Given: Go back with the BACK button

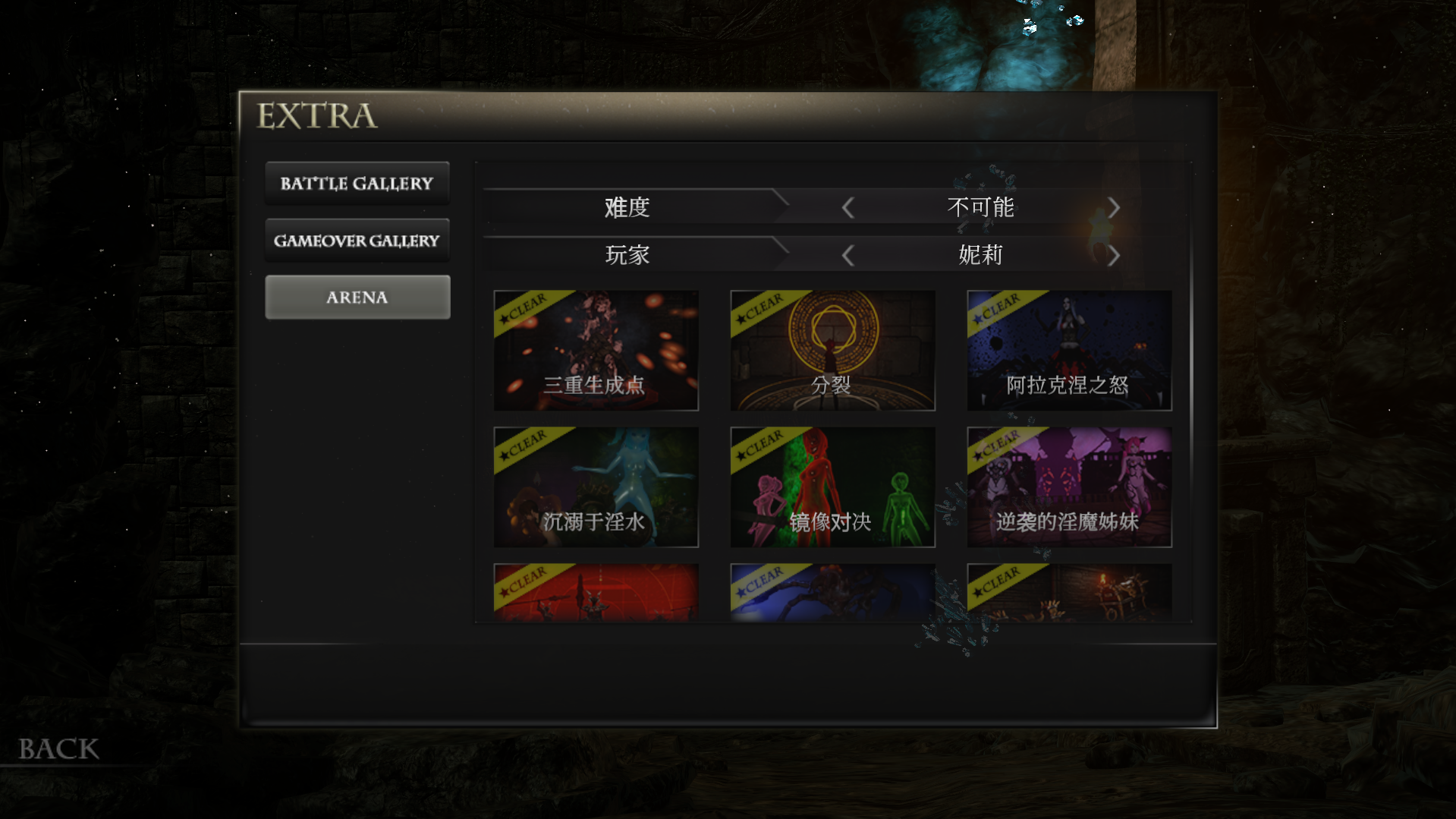Looking at the screenshot, I should coord(58,749).
